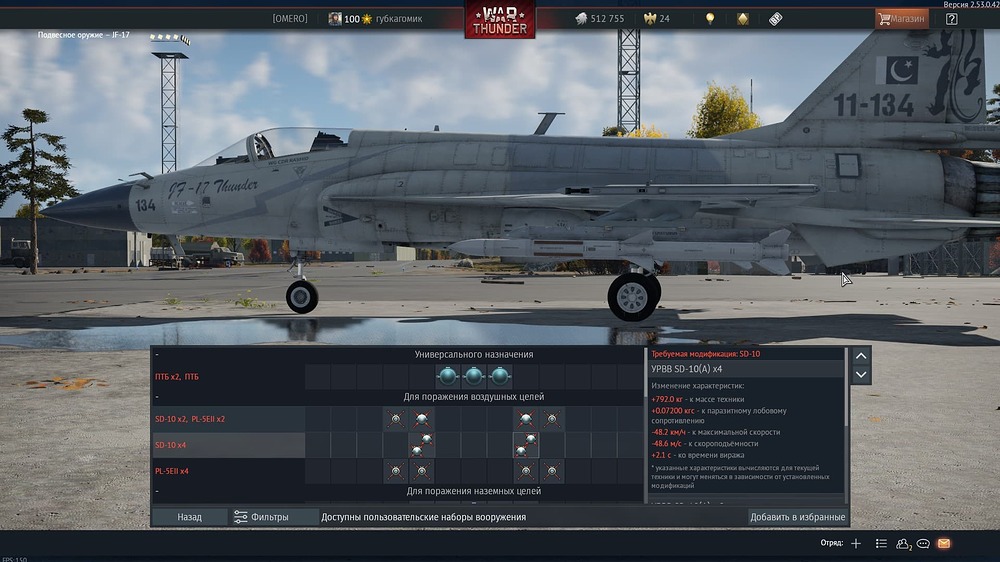
Task: Open the contacts friends icon
Action: coord(904,543)
